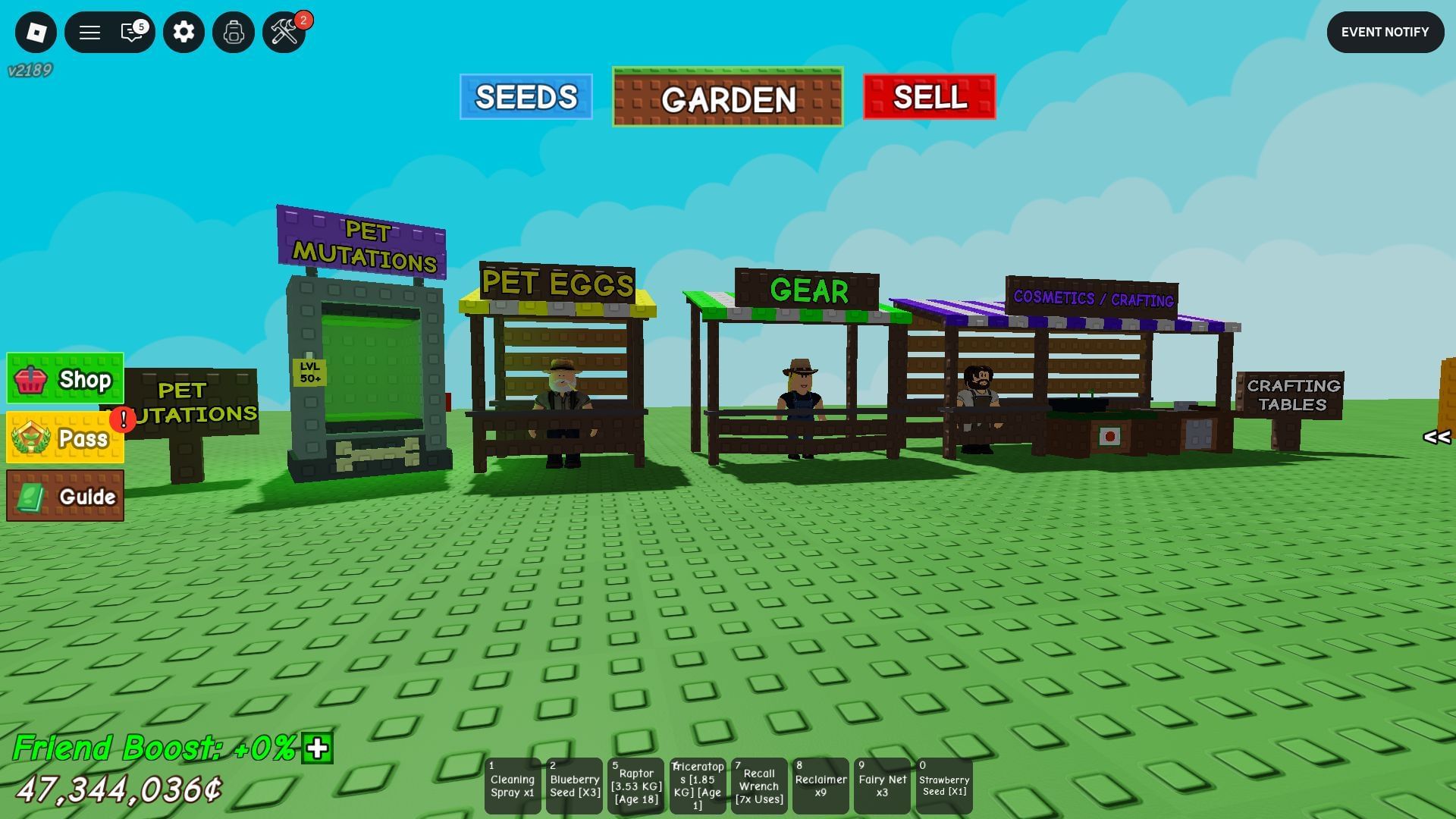Switch to the SELL tab
1456x819 pixels.
[x=929, y=97]
